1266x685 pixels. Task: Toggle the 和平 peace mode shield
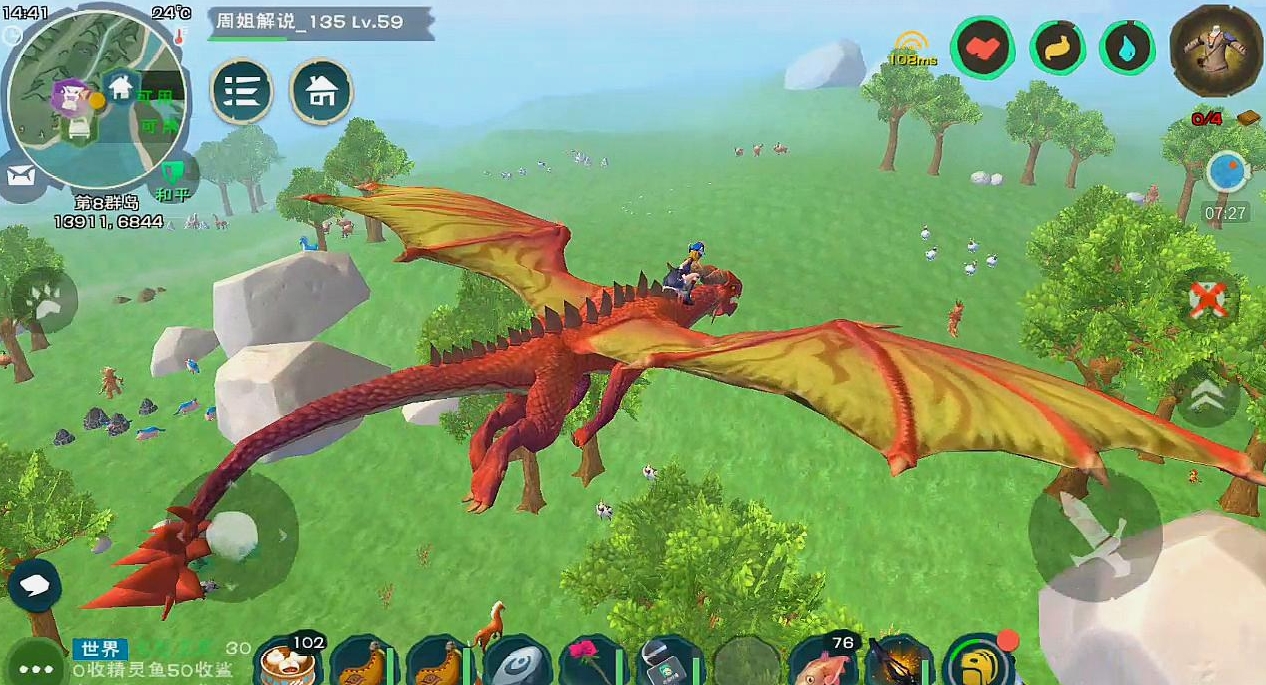[x=172, y=176]
